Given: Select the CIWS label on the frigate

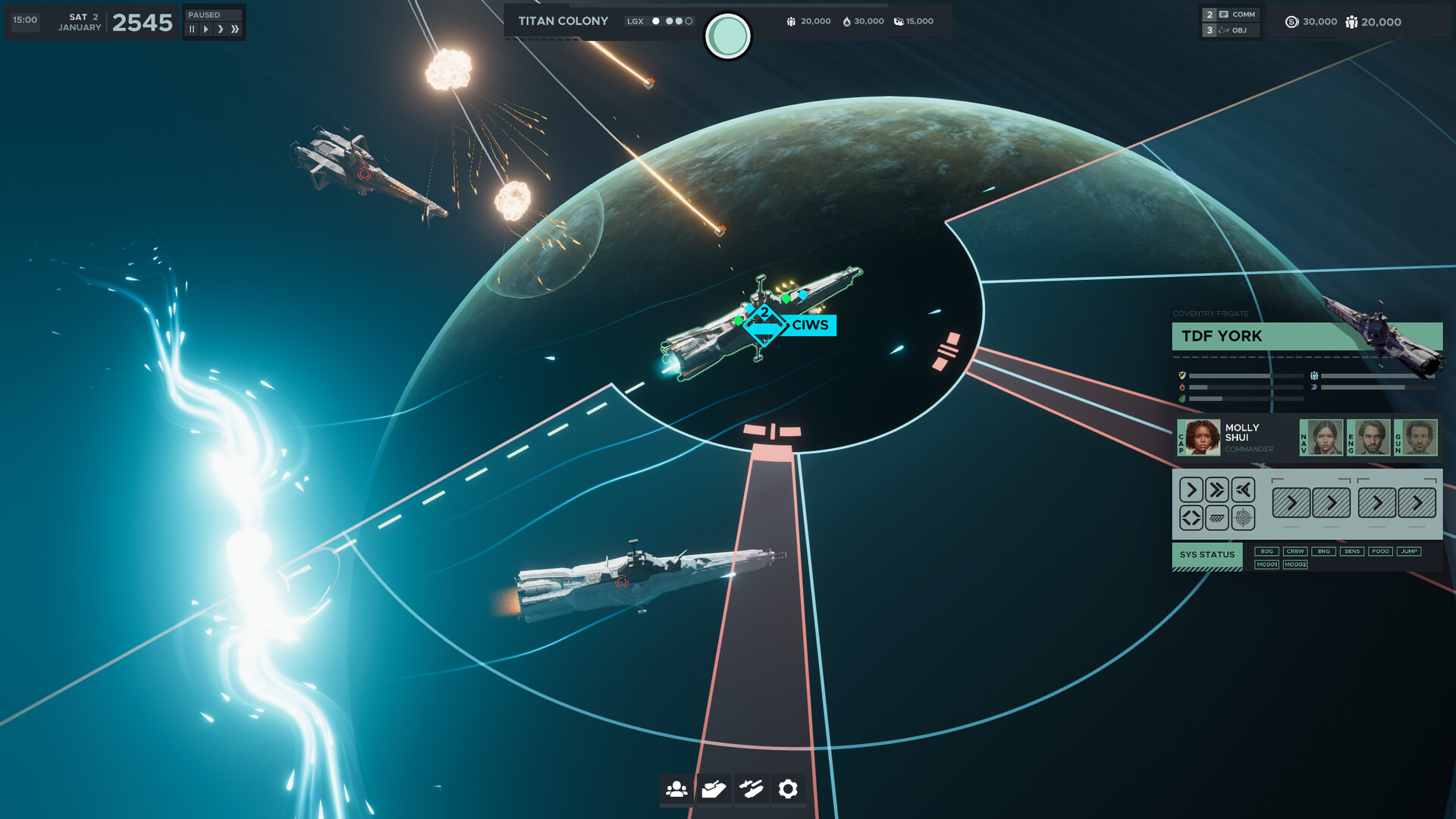Looking at the screenshot, I should (x=808, y=326).
